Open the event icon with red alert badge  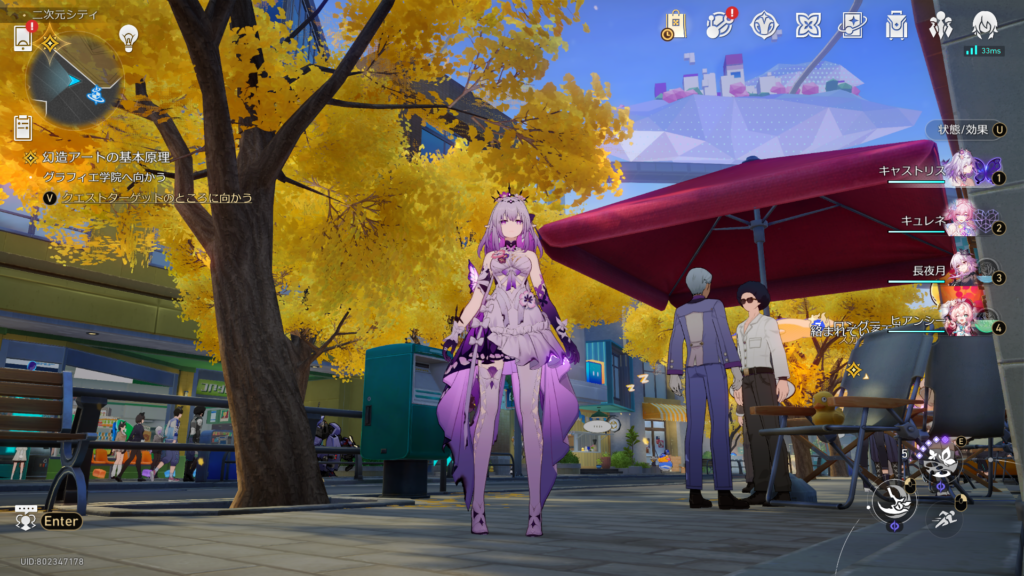click(x=720, y=24)
